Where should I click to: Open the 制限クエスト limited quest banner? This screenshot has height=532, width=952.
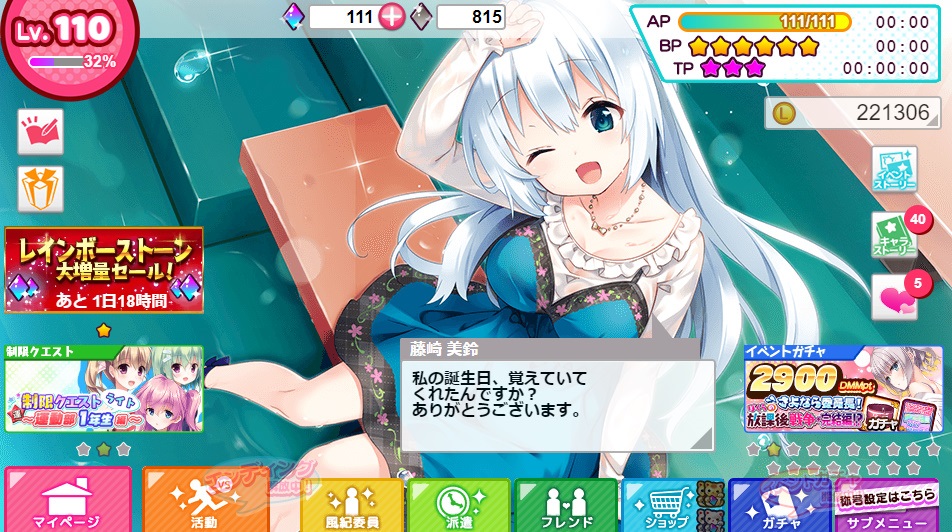(x=104, y=388)
